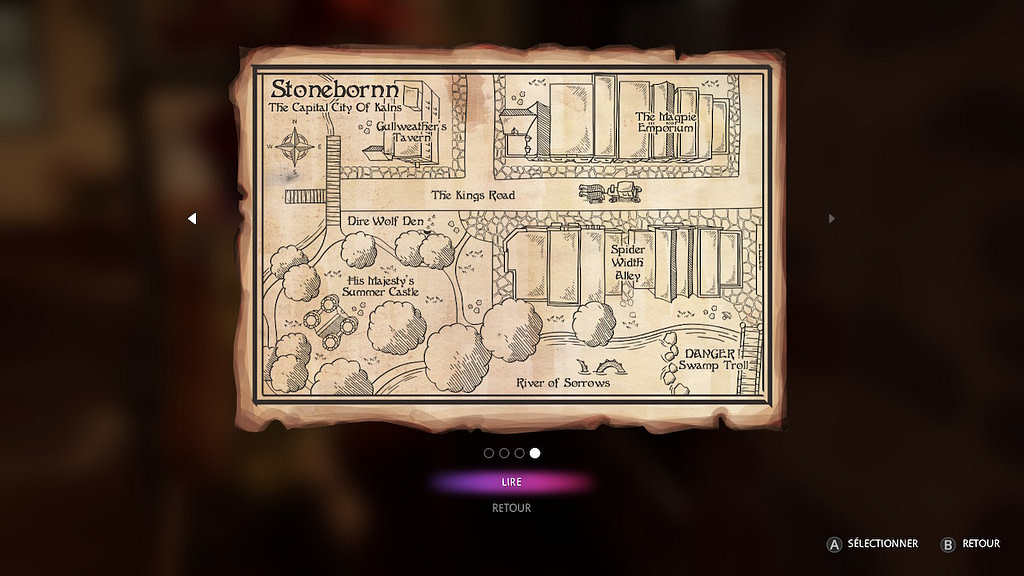Open the Stoneborn map document
This screenshot has width=1024, height=576.
511,238
